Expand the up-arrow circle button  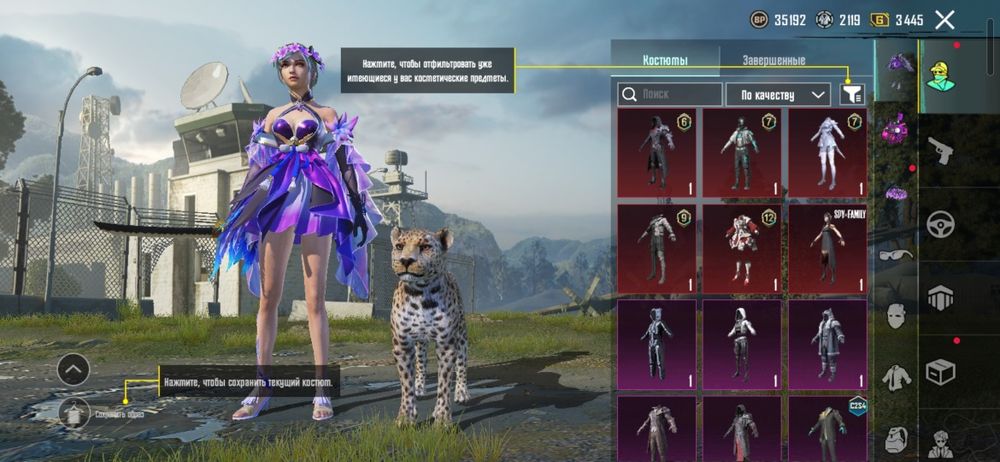pos(74,370)
